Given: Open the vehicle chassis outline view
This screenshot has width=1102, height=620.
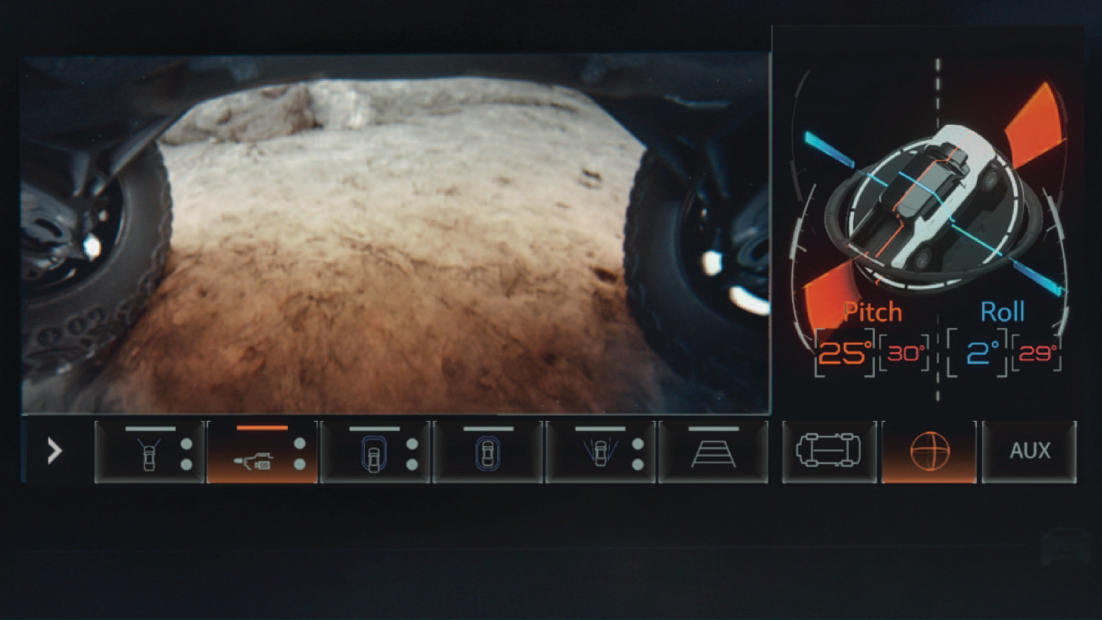Looking at the screenshot, I should tap(829, 451).
